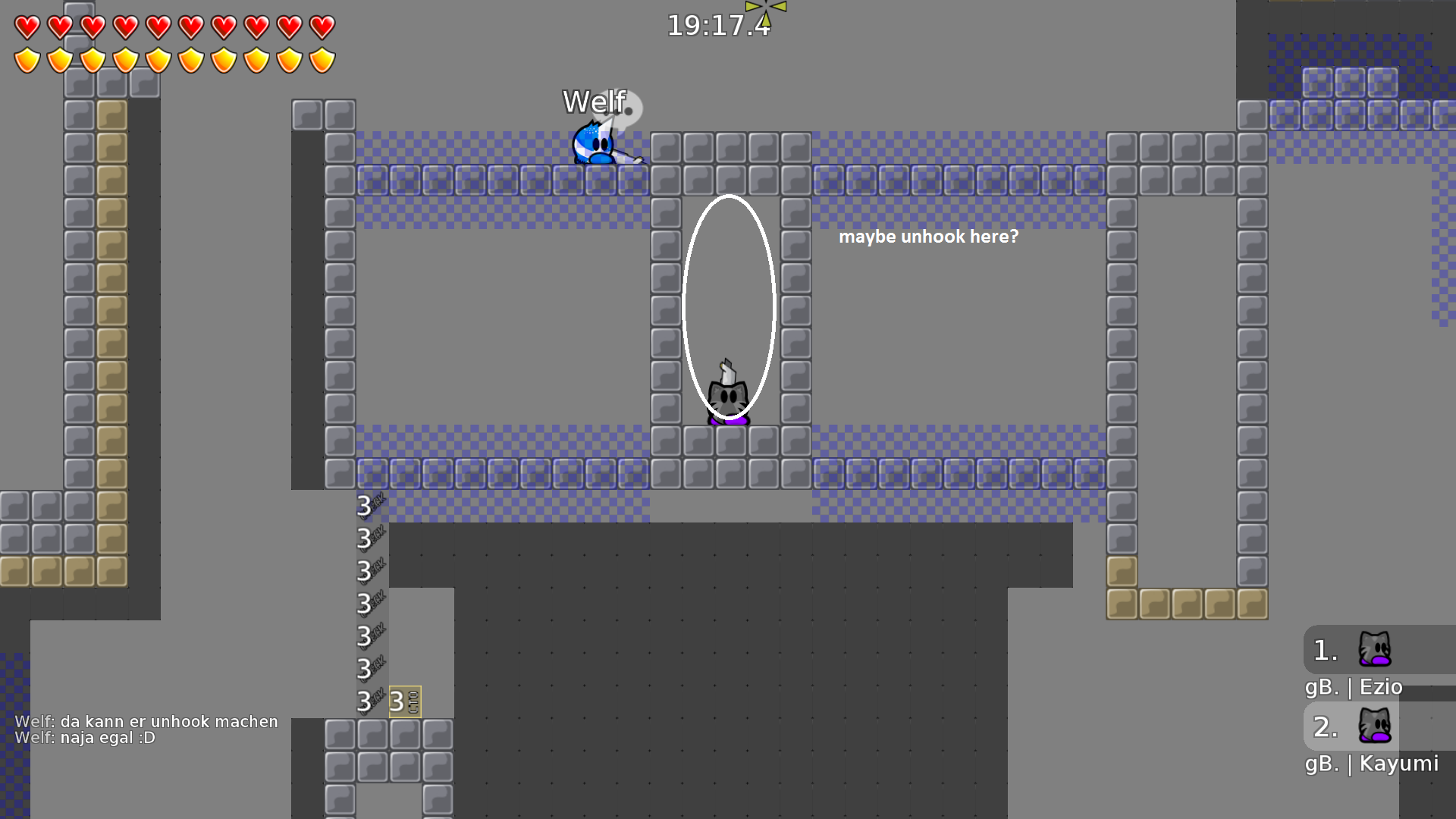Screen dimensions: 1456x819
Task: Open the 'gB. | Ezio' player name
Action: pos(1354,687)
